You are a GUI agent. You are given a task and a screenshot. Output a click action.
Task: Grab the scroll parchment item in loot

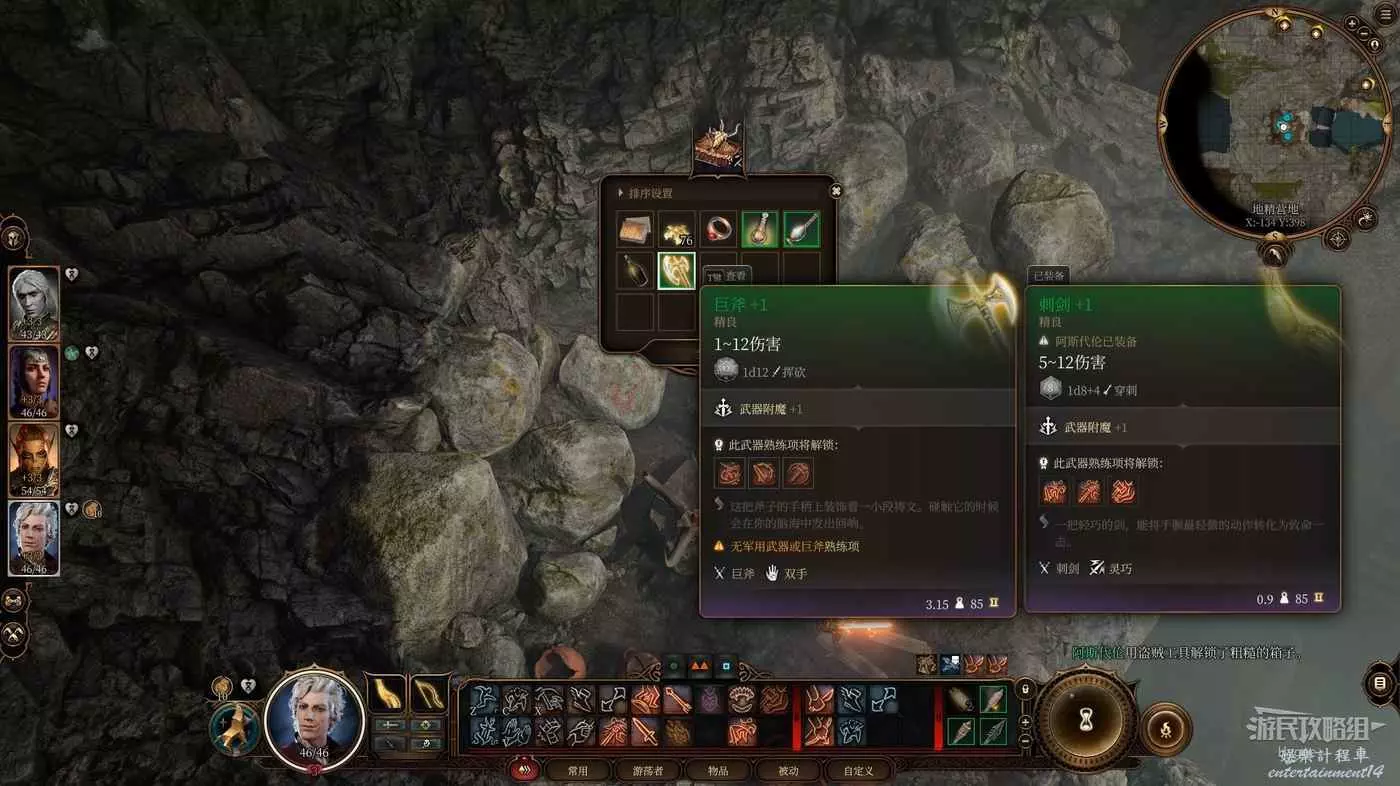(x=634, y=230)
